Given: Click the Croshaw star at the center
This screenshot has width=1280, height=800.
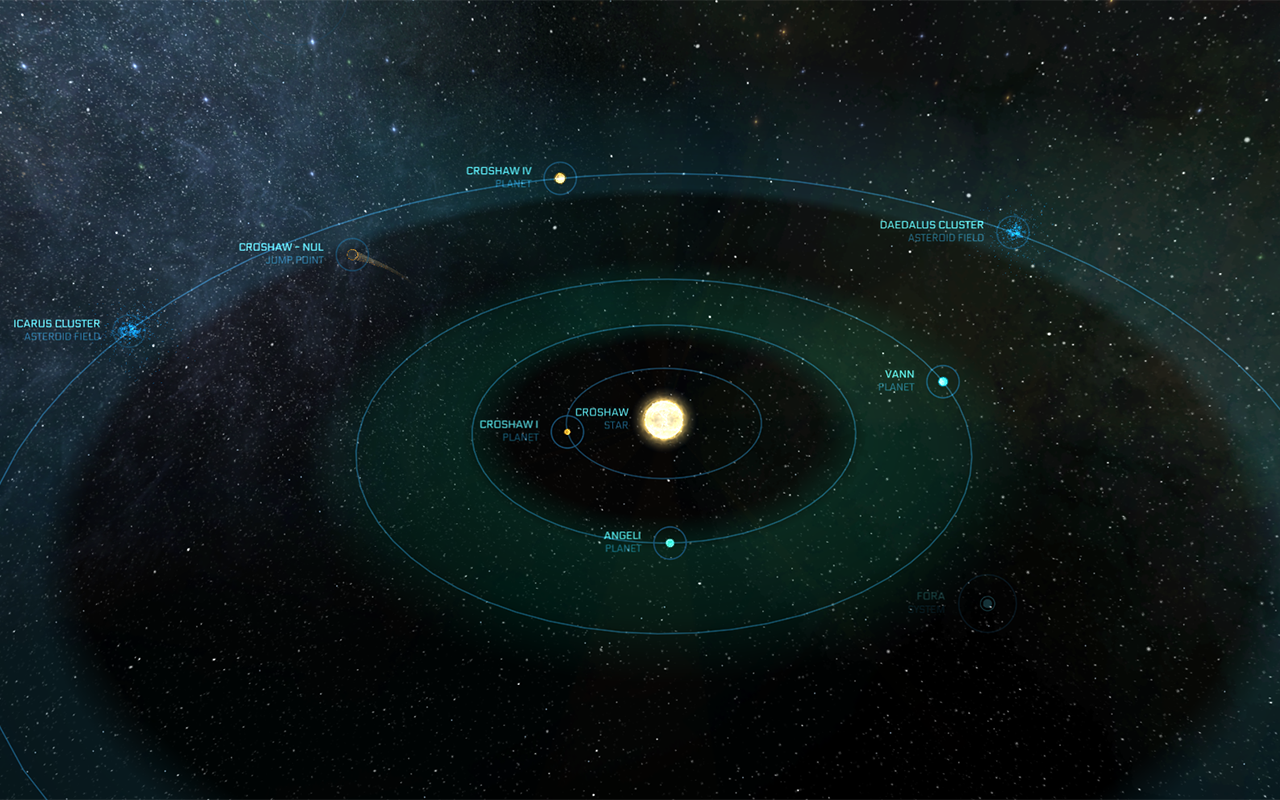Looking at the screenshot, I should click(x=662, y=419).
